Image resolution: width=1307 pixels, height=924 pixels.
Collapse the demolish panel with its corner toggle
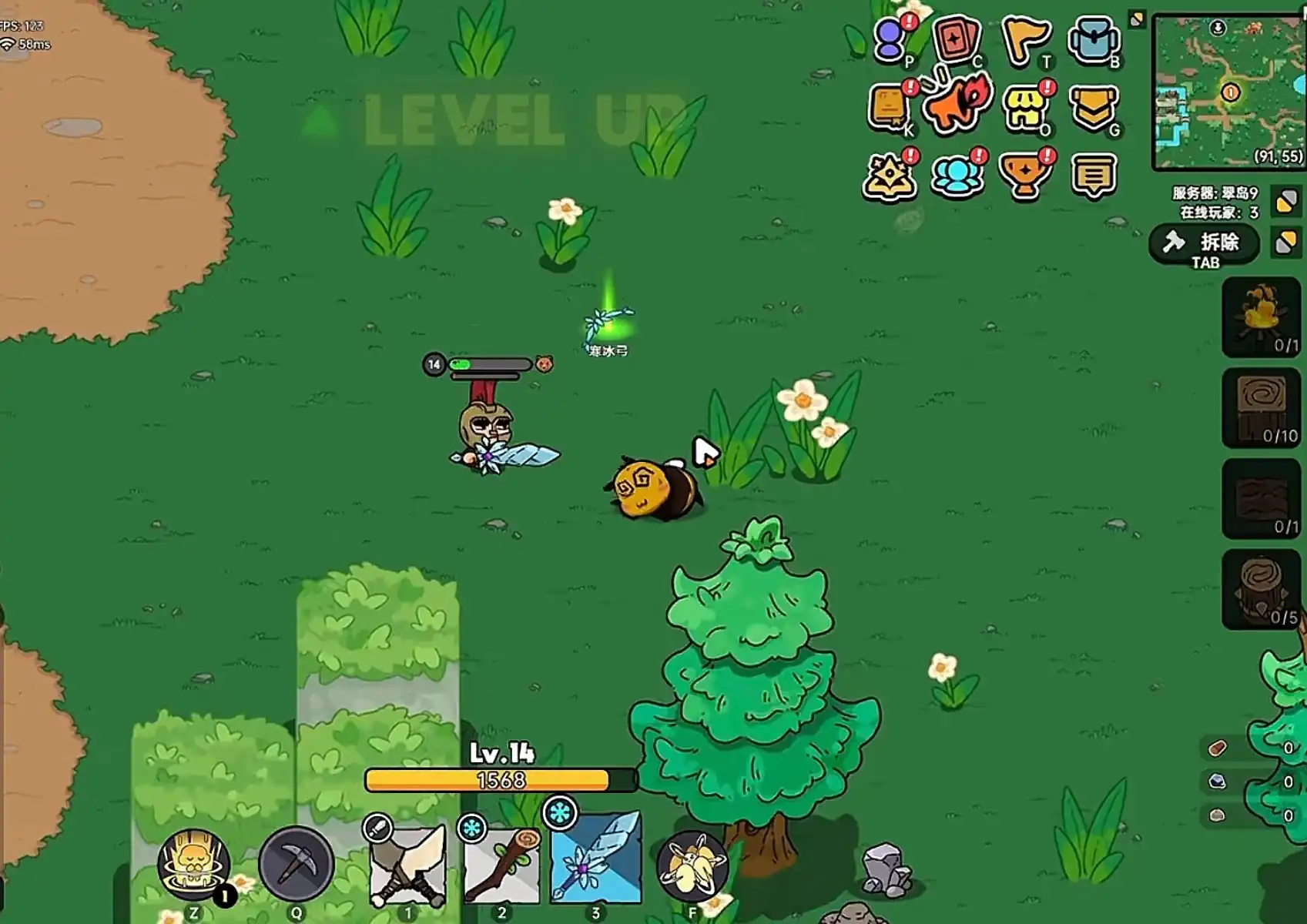pyautogui.click(x=1286, y=243)
